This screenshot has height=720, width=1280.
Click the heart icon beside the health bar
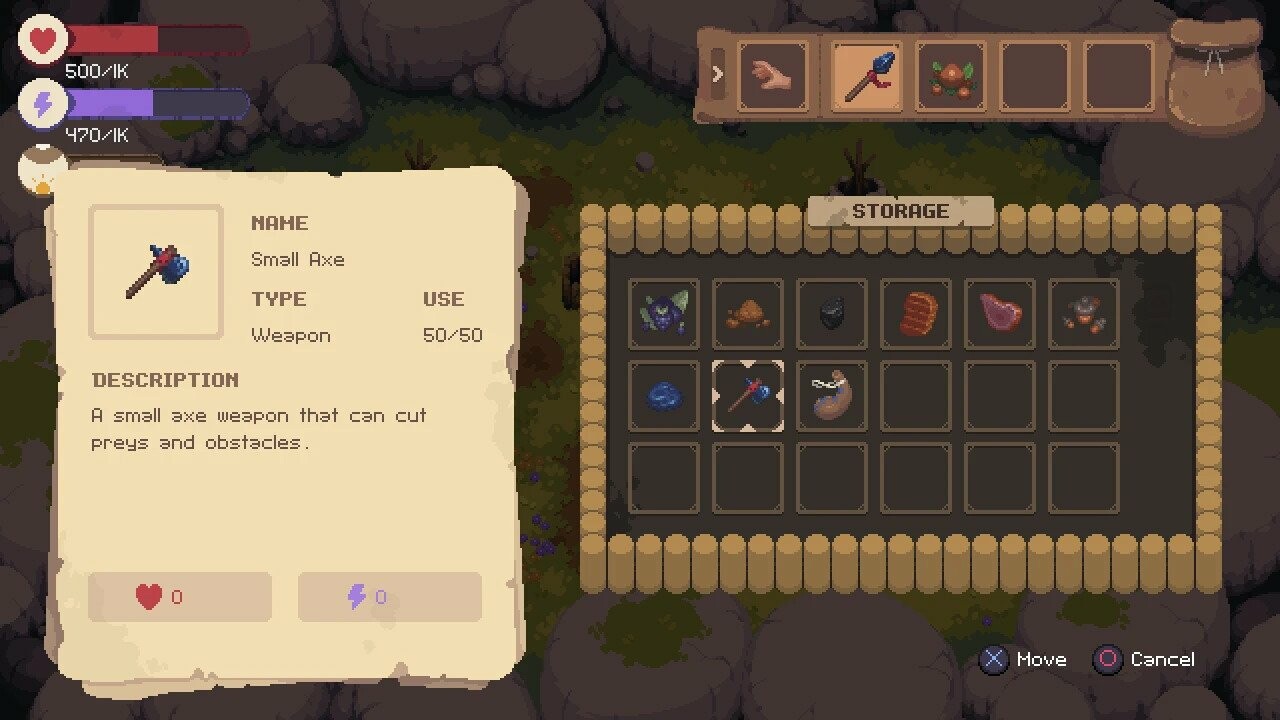(x=42, y=38)
